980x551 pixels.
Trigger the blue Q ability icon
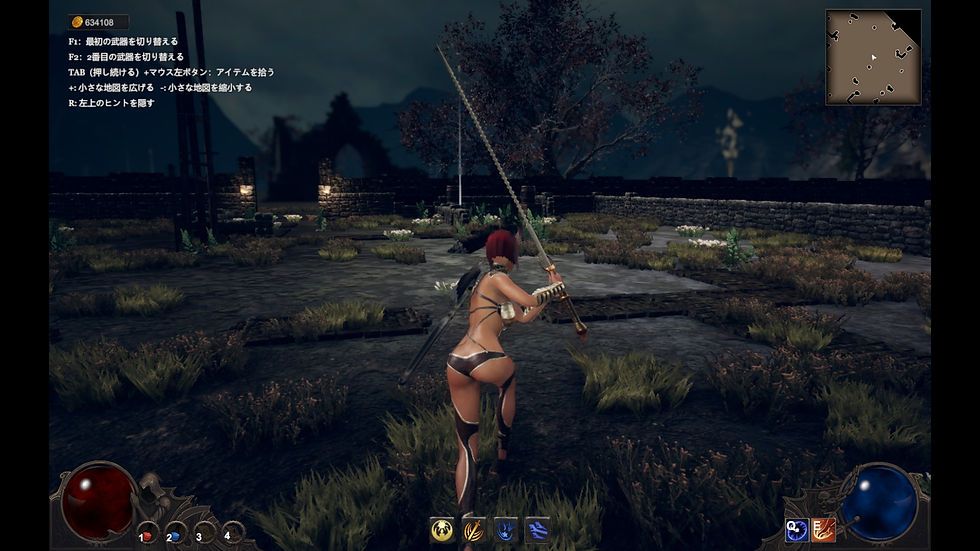[x=796, y=530]
